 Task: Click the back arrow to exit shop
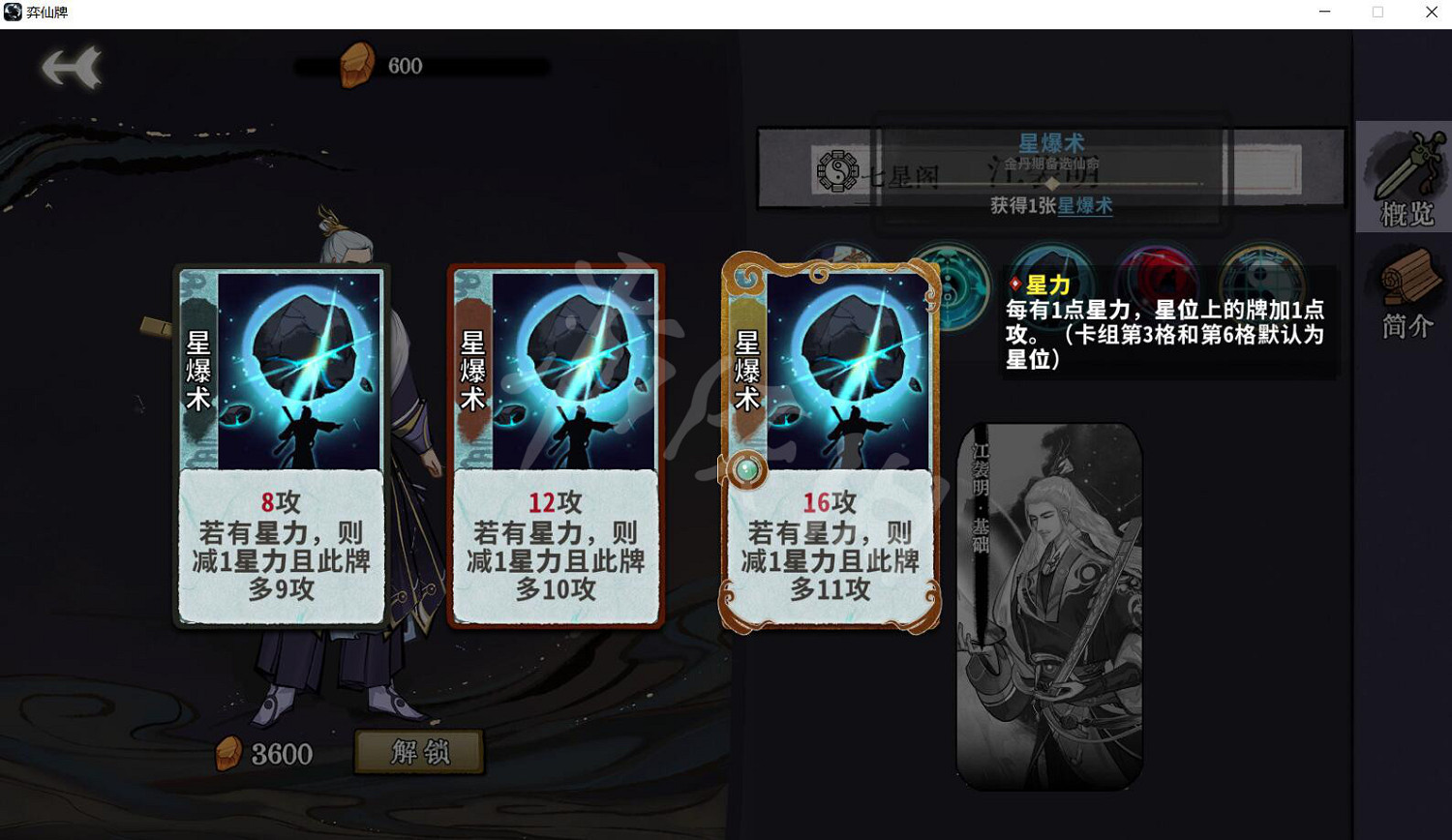click(x=73, y=66)
